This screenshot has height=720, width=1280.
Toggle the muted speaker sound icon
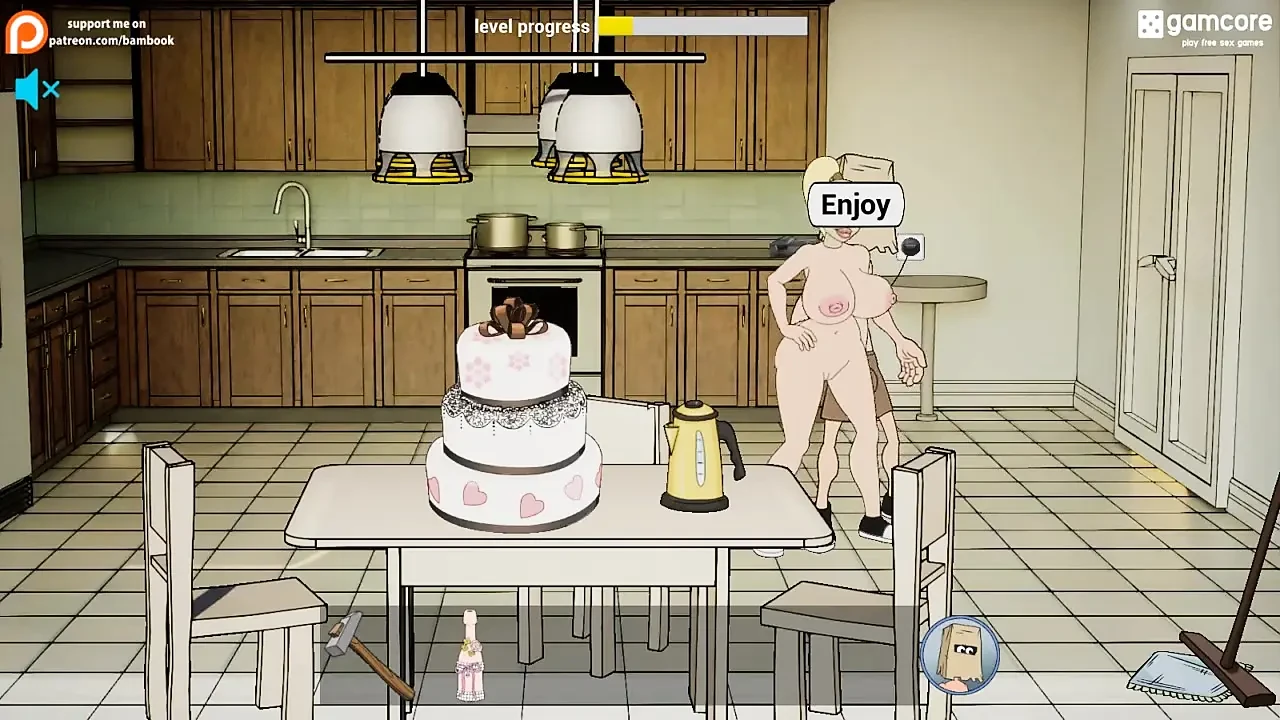point(37,90)
